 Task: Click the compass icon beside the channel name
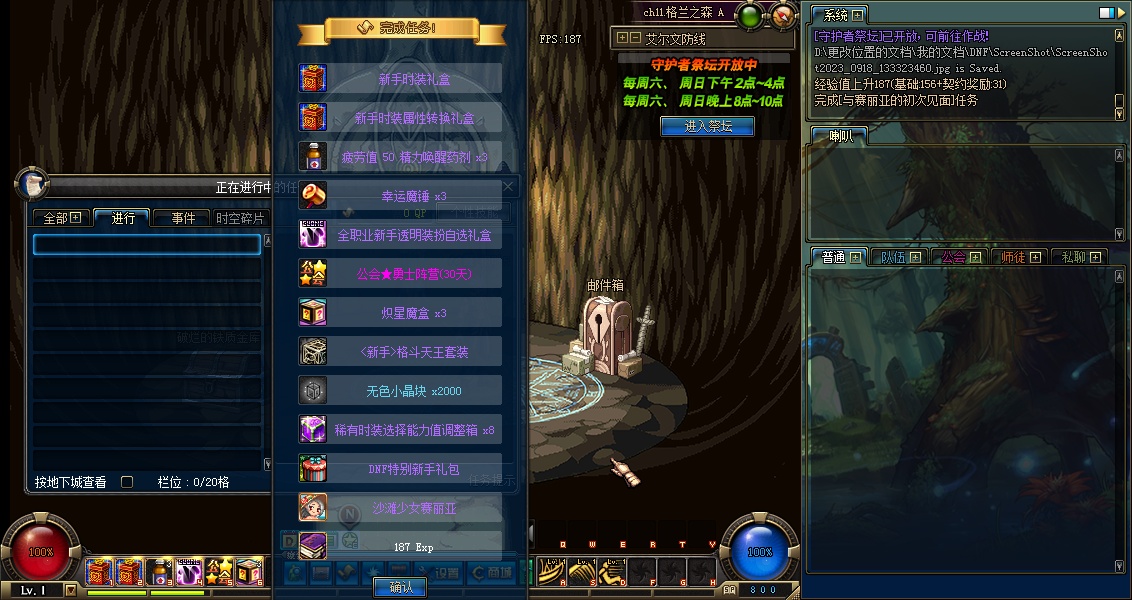[784, 14]
